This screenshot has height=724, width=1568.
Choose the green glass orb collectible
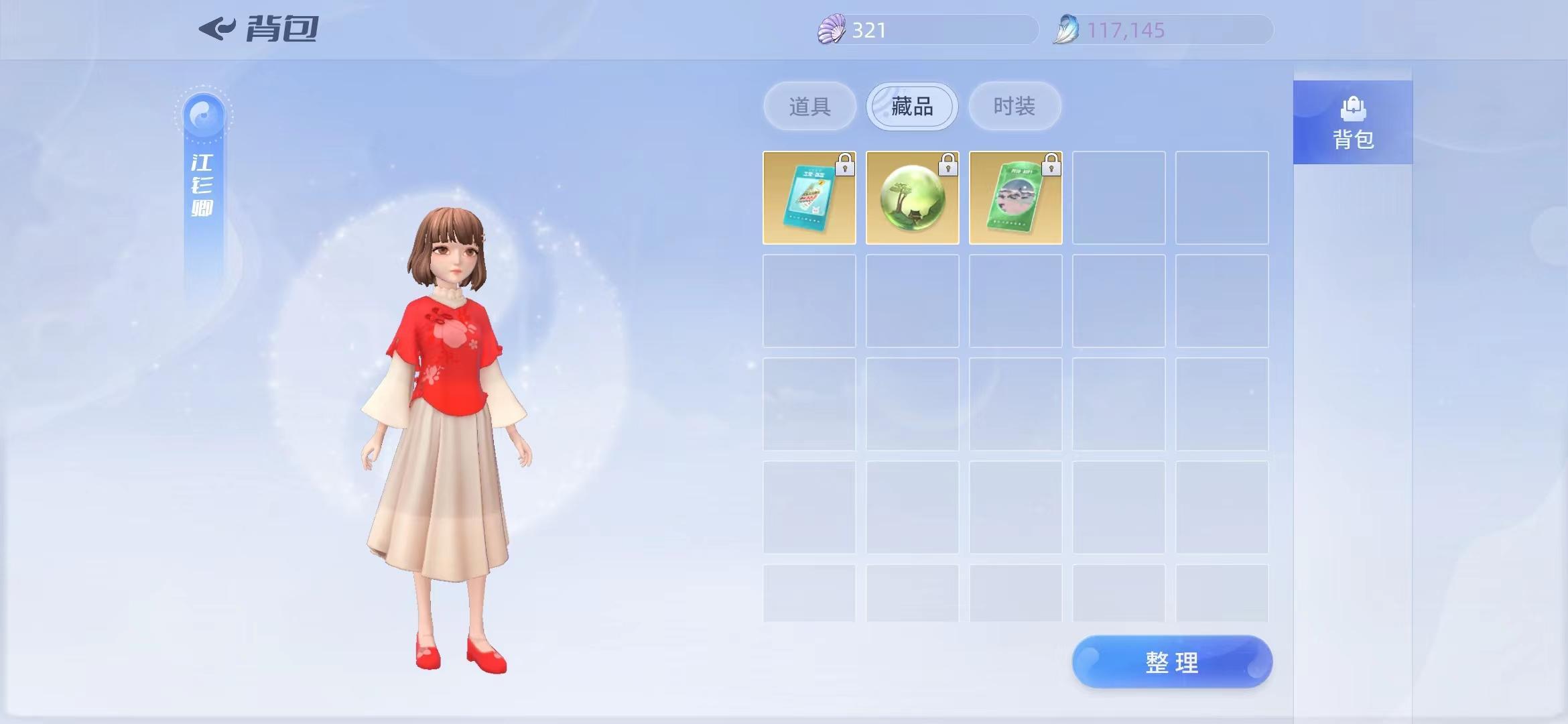point(913,198)
